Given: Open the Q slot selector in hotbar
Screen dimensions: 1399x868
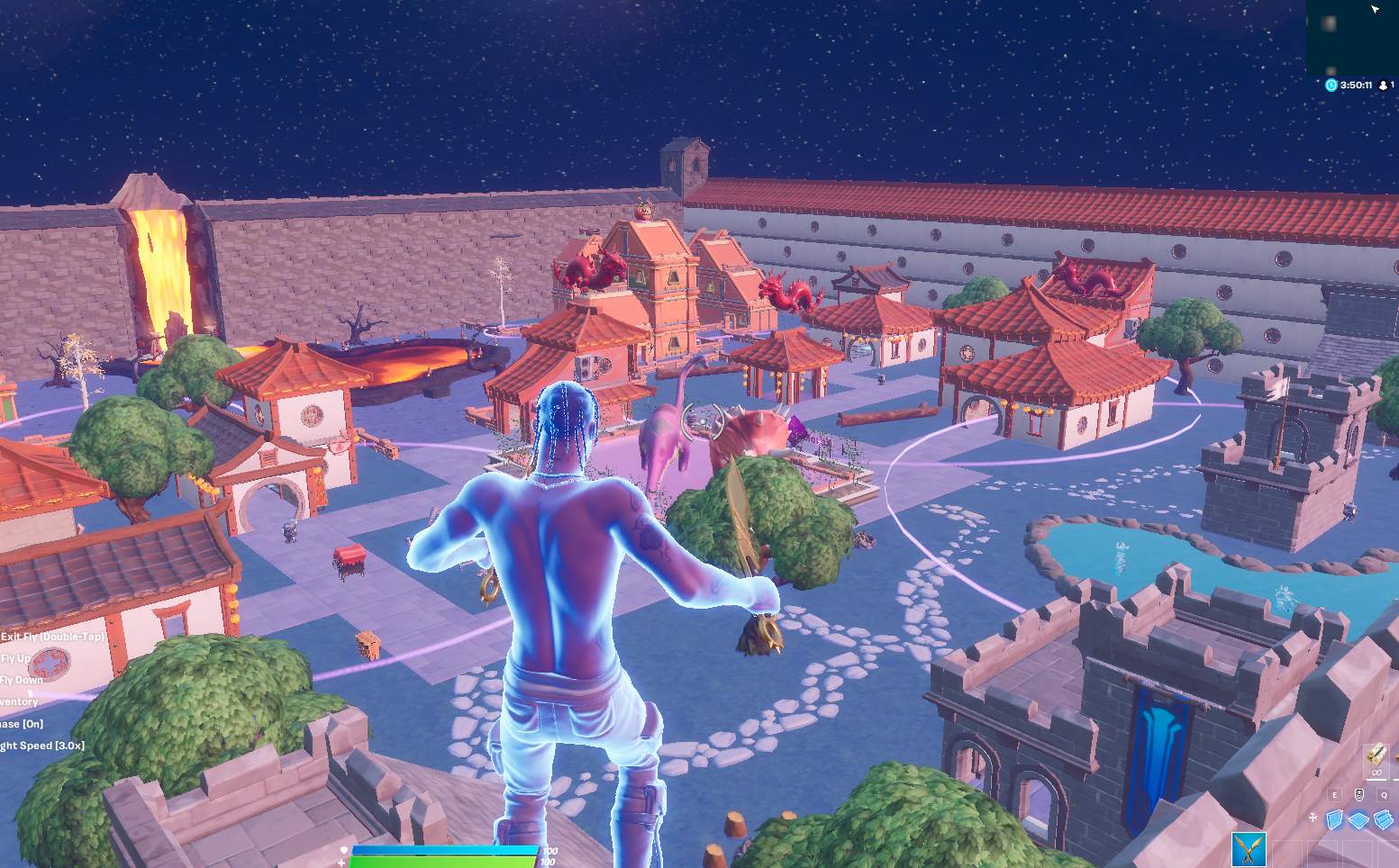Looking at the screenshot, I should pyautogui.click(x=1384, y=795).
